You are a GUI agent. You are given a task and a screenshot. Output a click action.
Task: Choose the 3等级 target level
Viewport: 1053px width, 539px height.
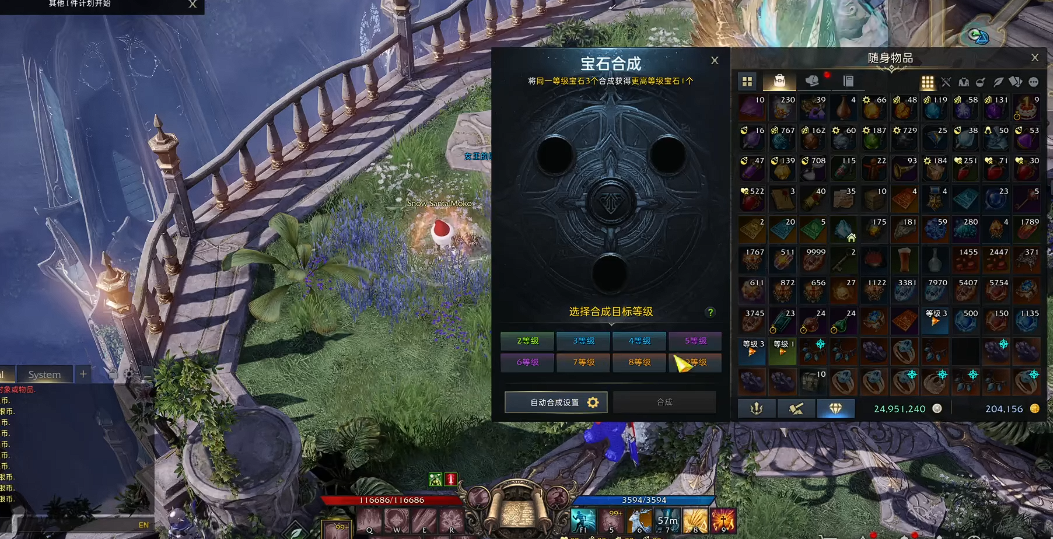(x=583, y=341)
